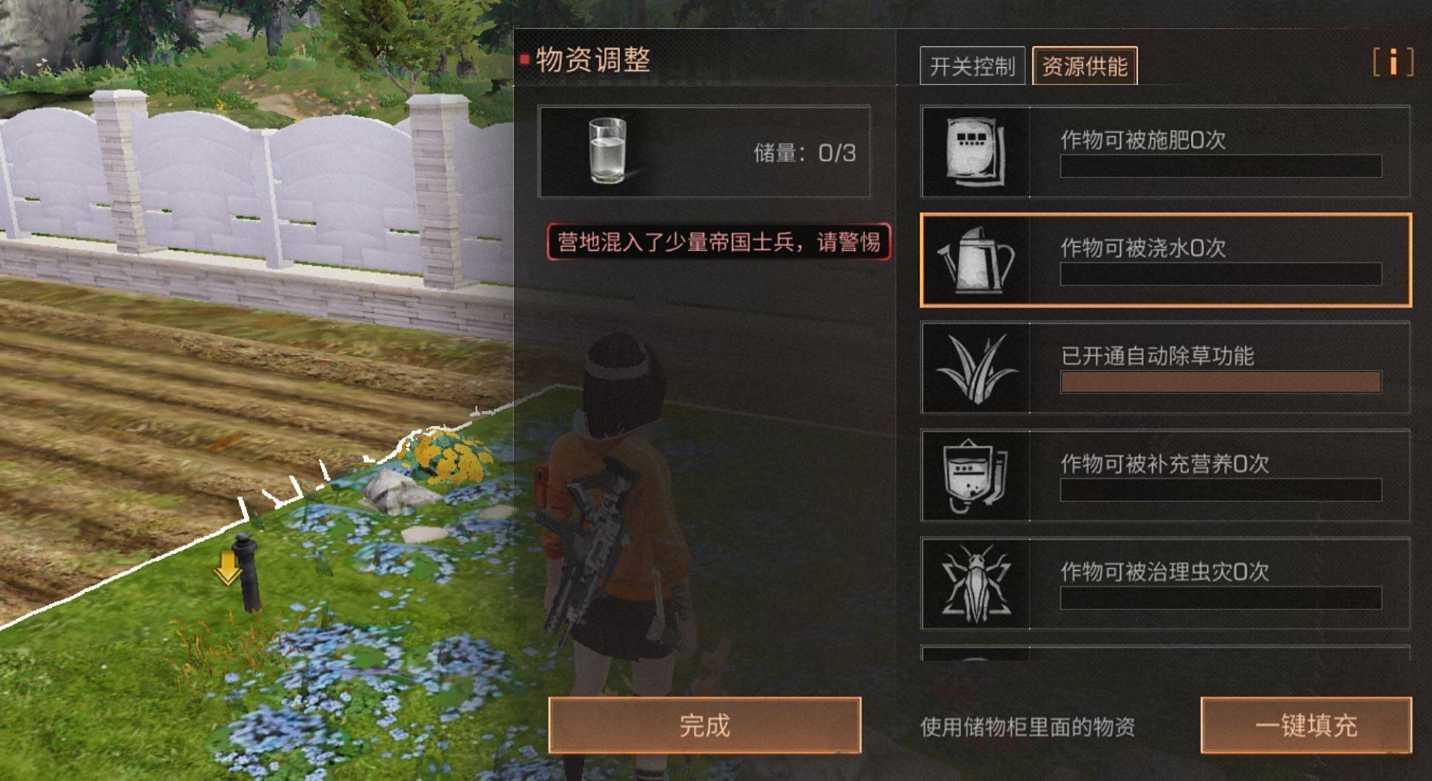The width and height of the screenshot is (1432, 781).
Task: Select the watering can icon
Action: point(974,260)
